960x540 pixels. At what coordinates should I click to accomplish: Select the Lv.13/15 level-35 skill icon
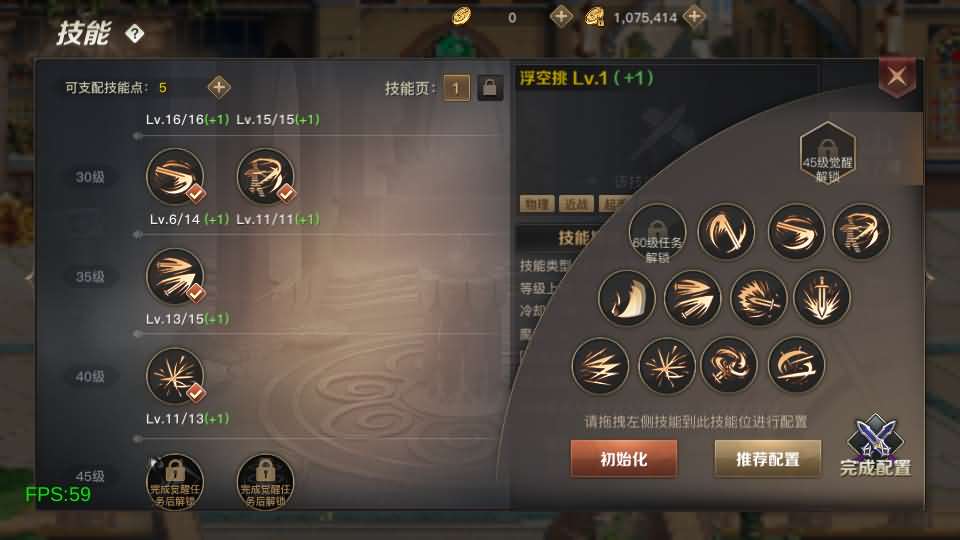coord(175,277)
